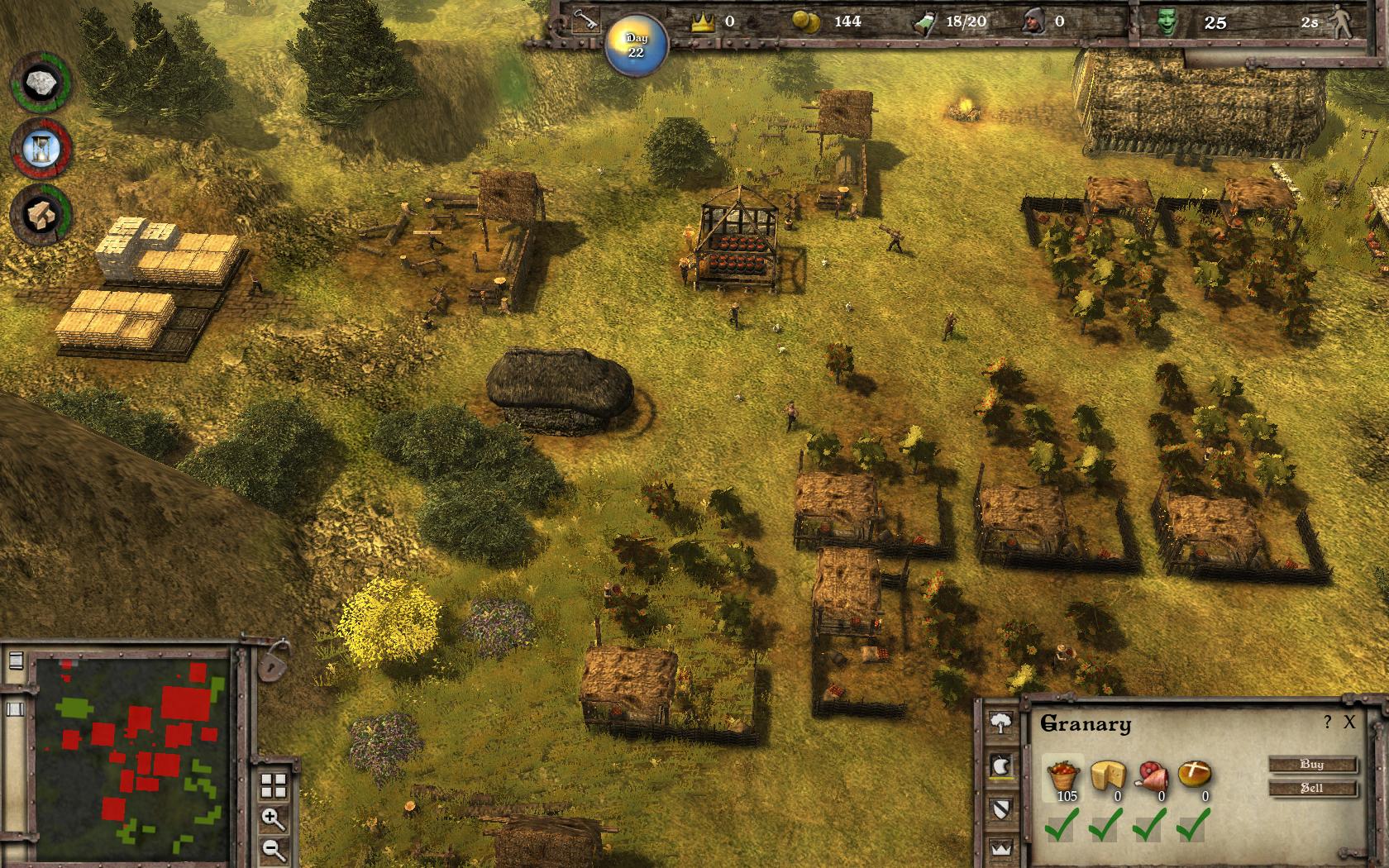Viewport: 1389px width, 868px height.
Task: Select the bread loaf food item
Action: point(1196,775)
